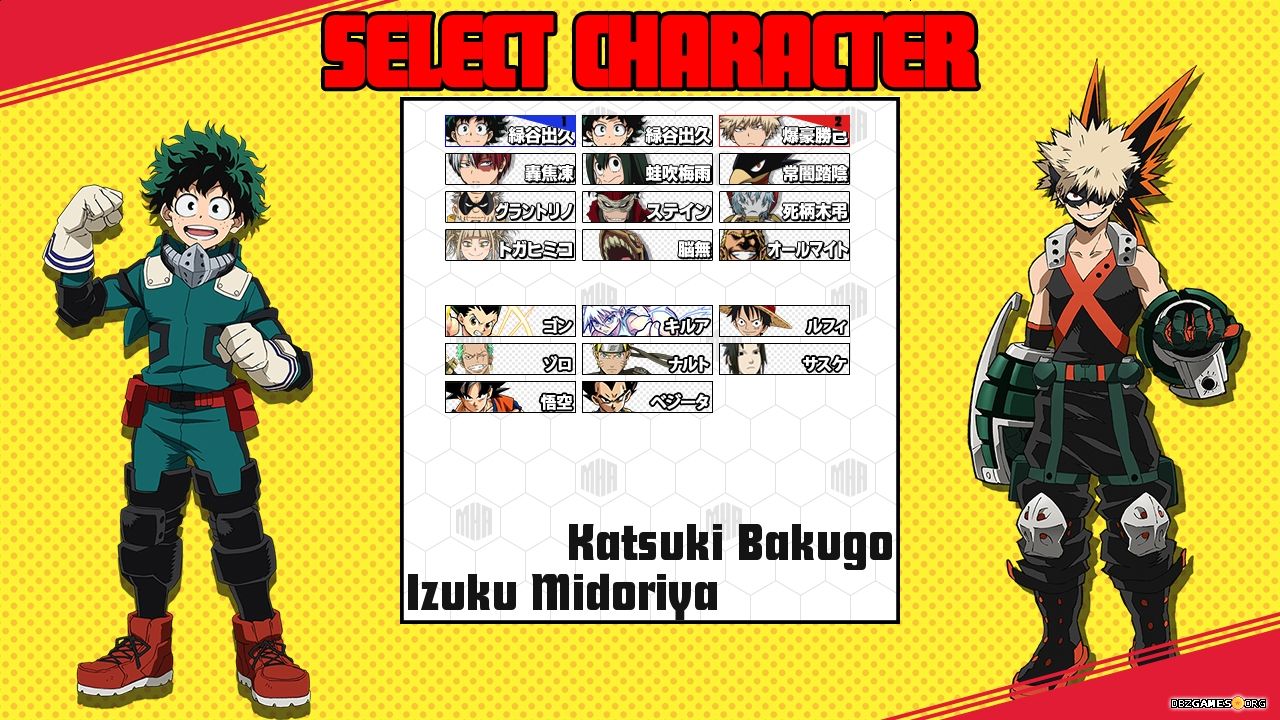Select Izuku Midoriya in his hero costume
Screen dimensions: 1280x720
510,131
